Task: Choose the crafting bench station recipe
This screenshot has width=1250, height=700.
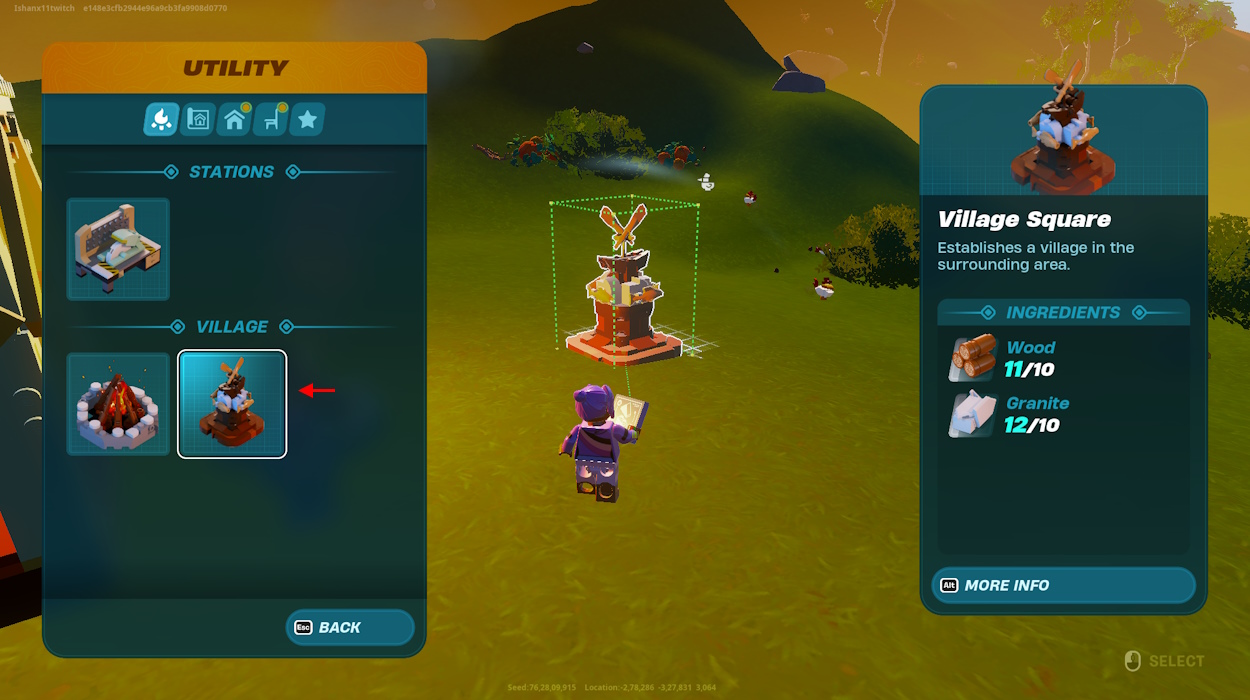Action: click(x=118, y=249)
